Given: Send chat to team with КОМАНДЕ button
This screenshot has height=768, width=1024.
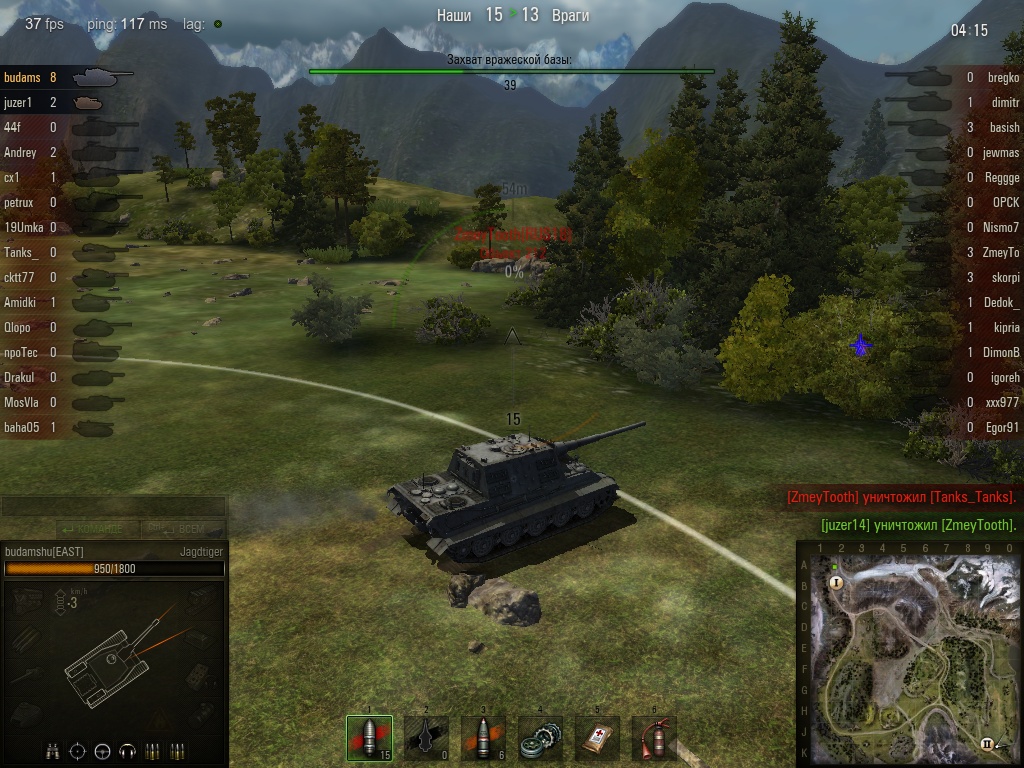Looking at the screenshot, I should click(x=98, y=528).
